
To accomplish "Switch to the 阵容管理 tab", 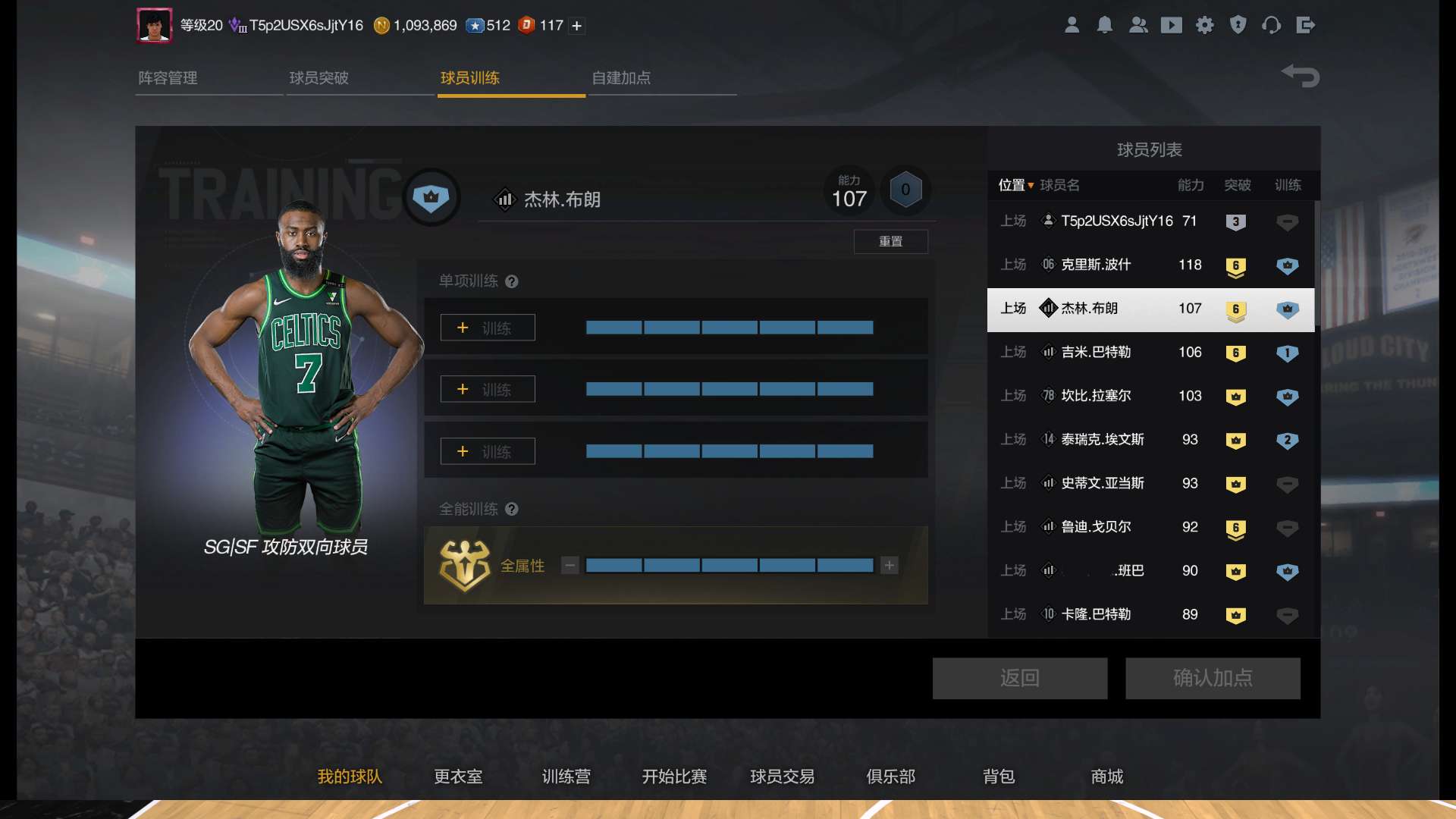I will pos(168,78).
